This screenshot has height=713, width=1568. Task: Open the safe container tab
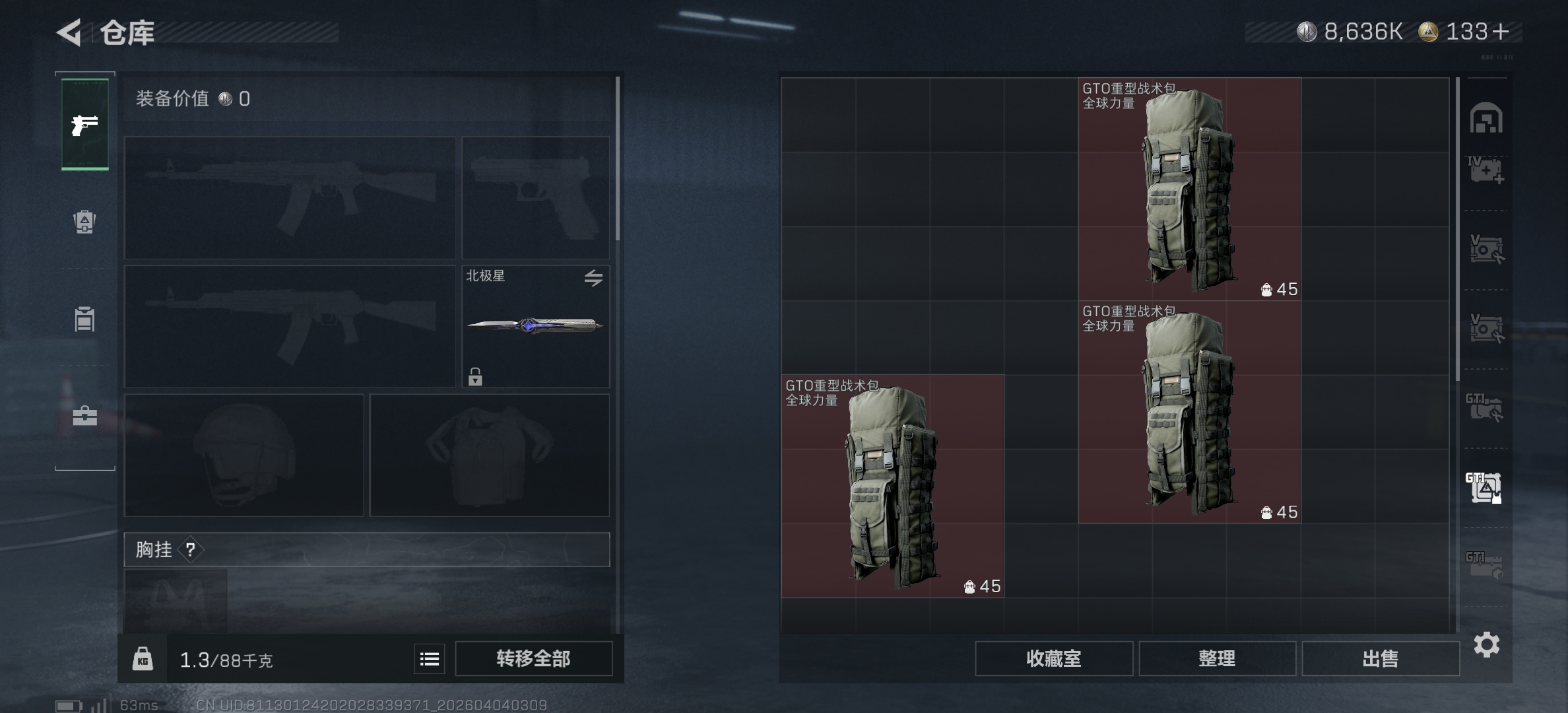click(84, 319)
